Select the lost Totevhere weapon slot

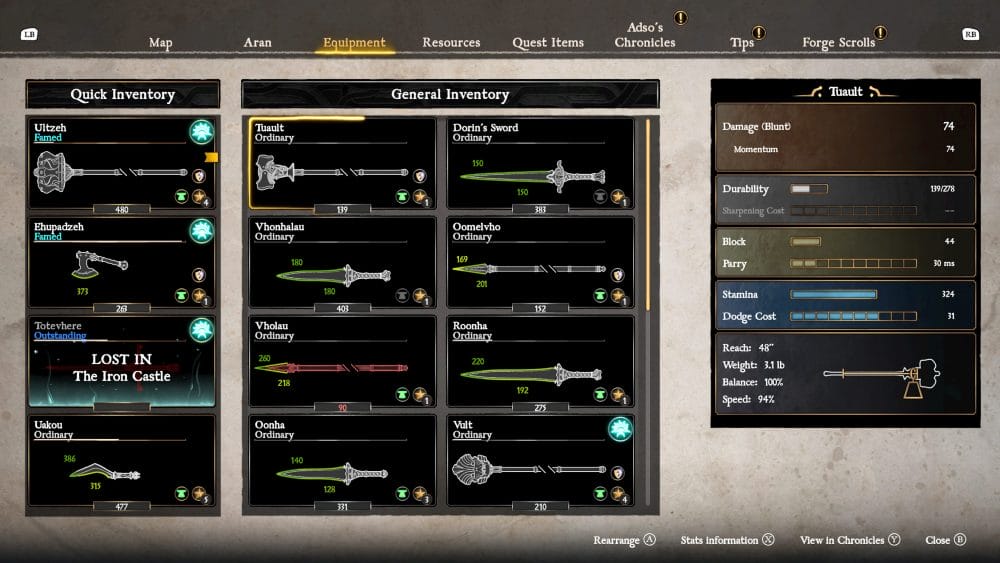(x=123, y=364)
